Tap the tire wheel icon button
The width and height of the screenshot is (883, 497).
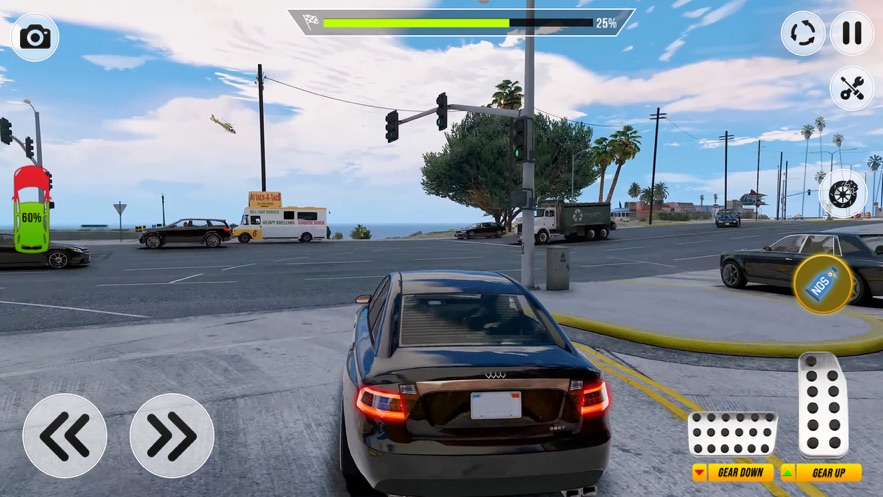click(840, 192)
